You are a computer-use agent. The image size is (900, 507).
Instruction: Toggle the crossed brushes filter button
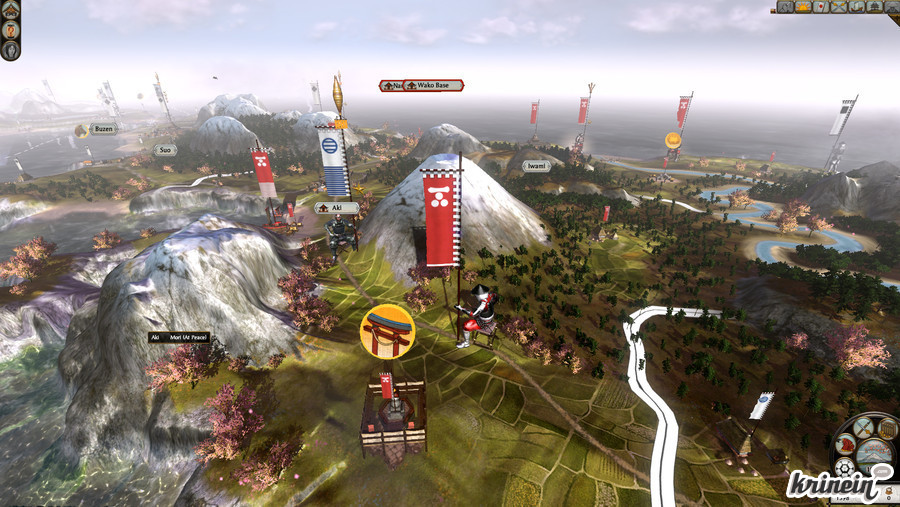click(839, 7)
